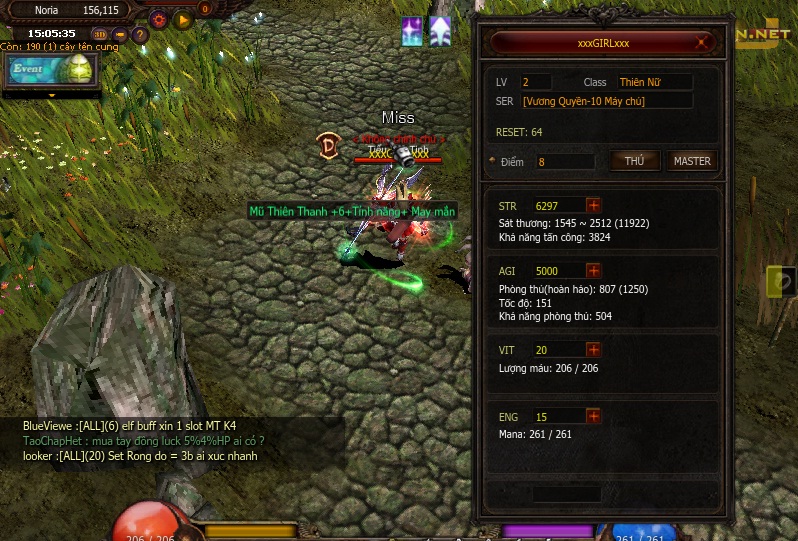
Task: Click the orange play arrow button
Action: pyautogui.click(x=182, y=19)
